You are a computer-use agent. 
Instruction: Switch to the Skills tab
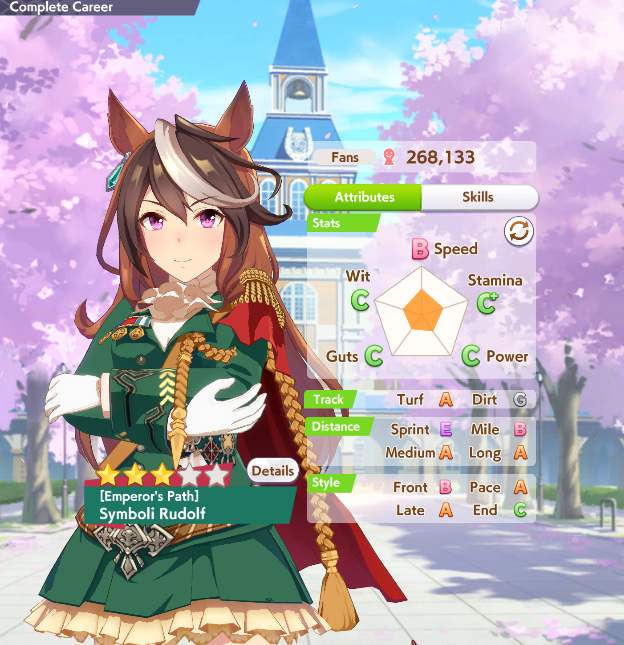click(x=477, y=197)
